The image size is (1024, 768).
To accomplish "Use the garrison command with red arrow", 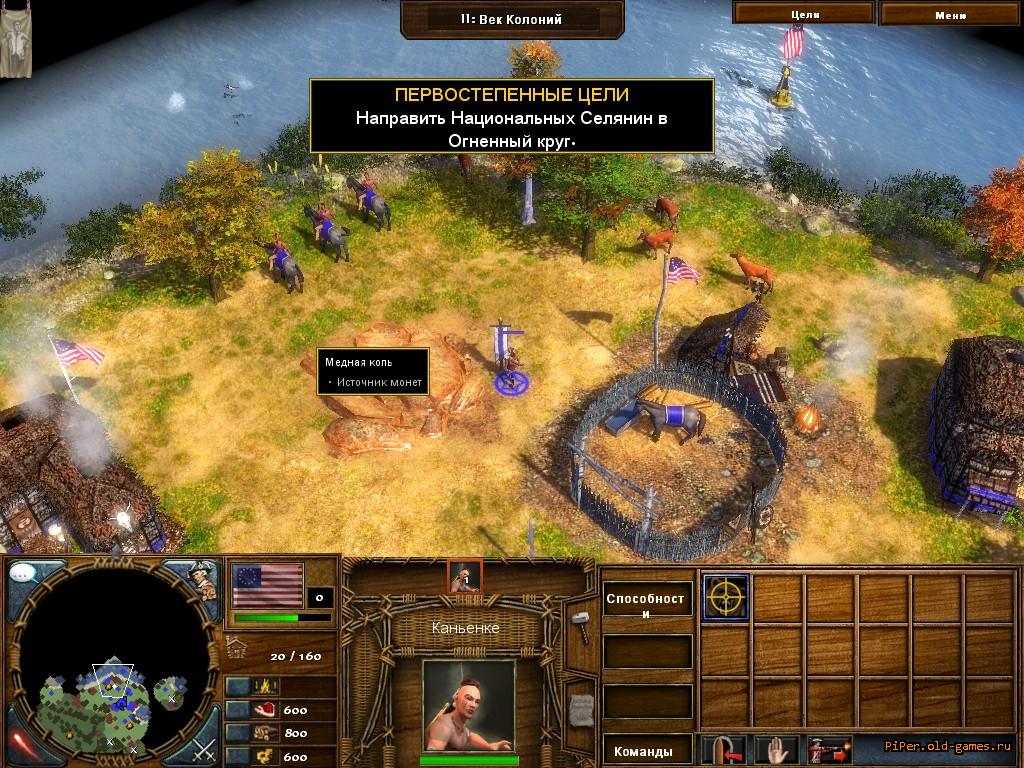I will click(722, 749).
